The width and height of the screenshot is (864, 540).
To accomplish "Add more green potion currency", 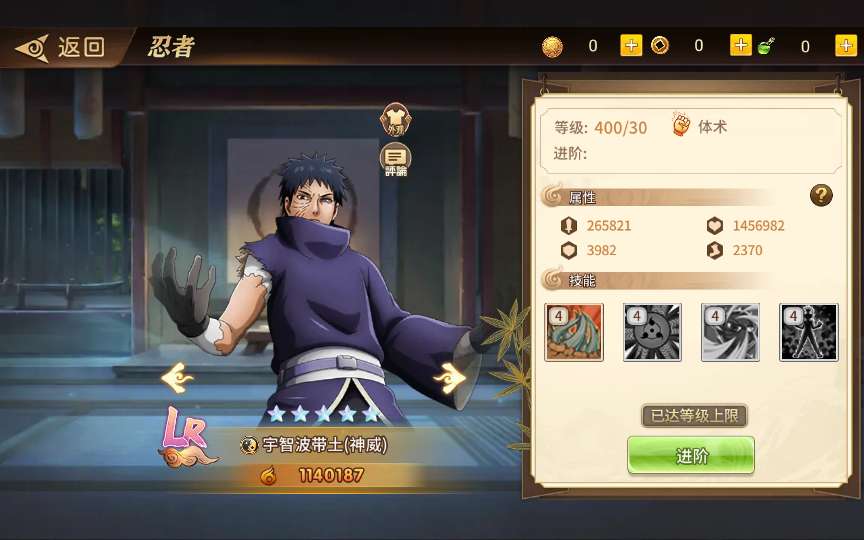I will click(x=845, y=45).
